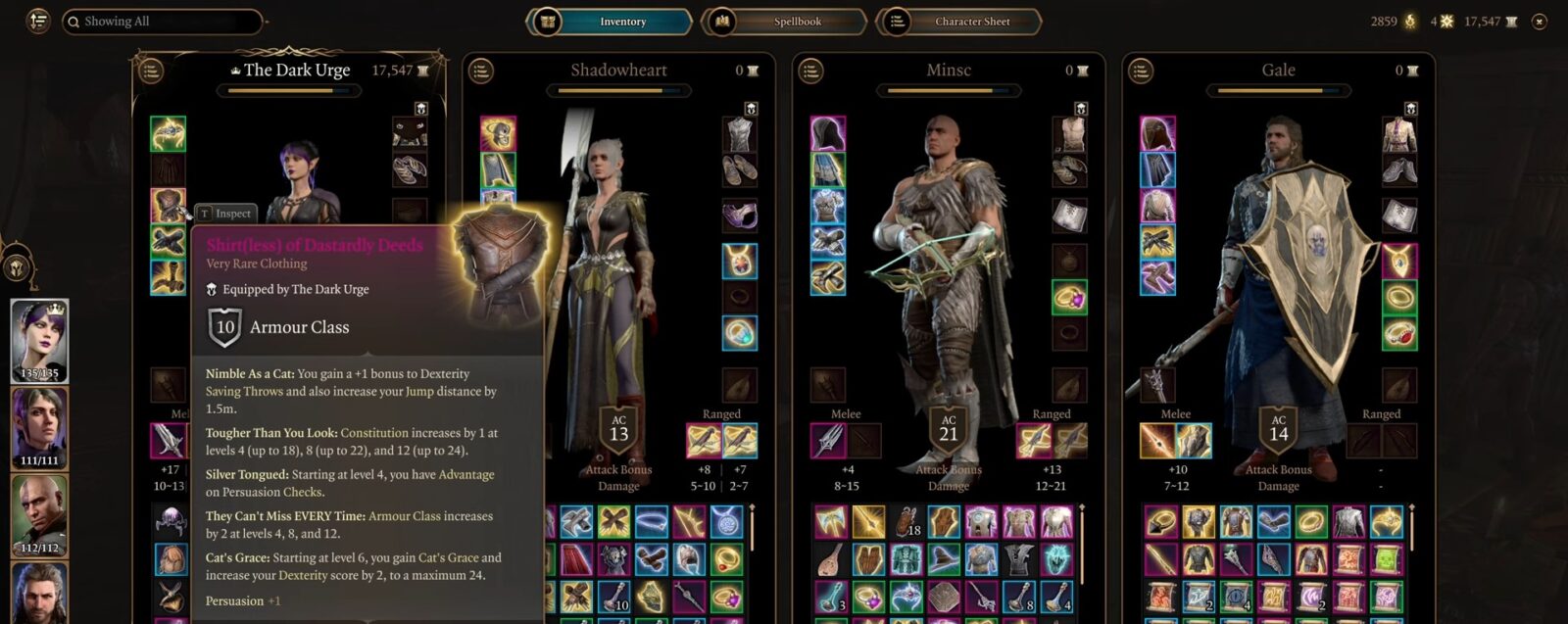Open Gale's panel options menu
Viewport: 1568px width, 624px height.
pyautogui.click(x=1140, y=71)
